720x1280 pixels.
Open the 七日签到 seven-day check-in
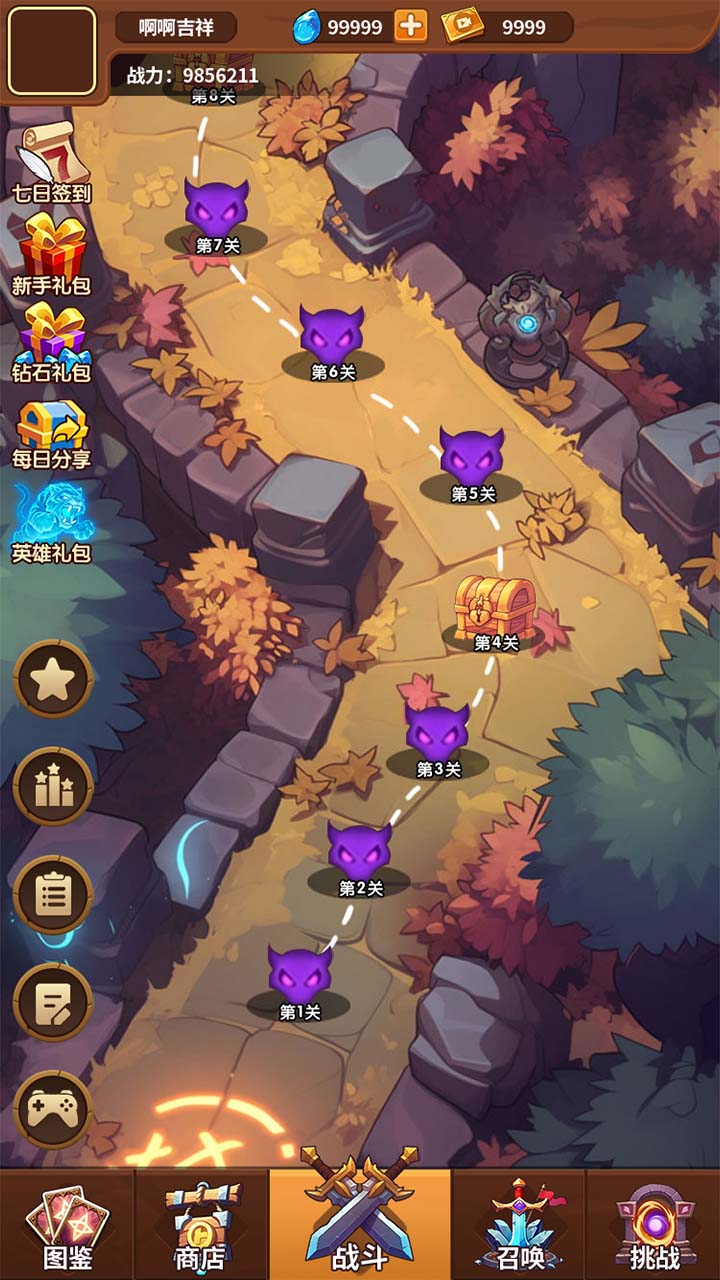(x=50, y=160)
